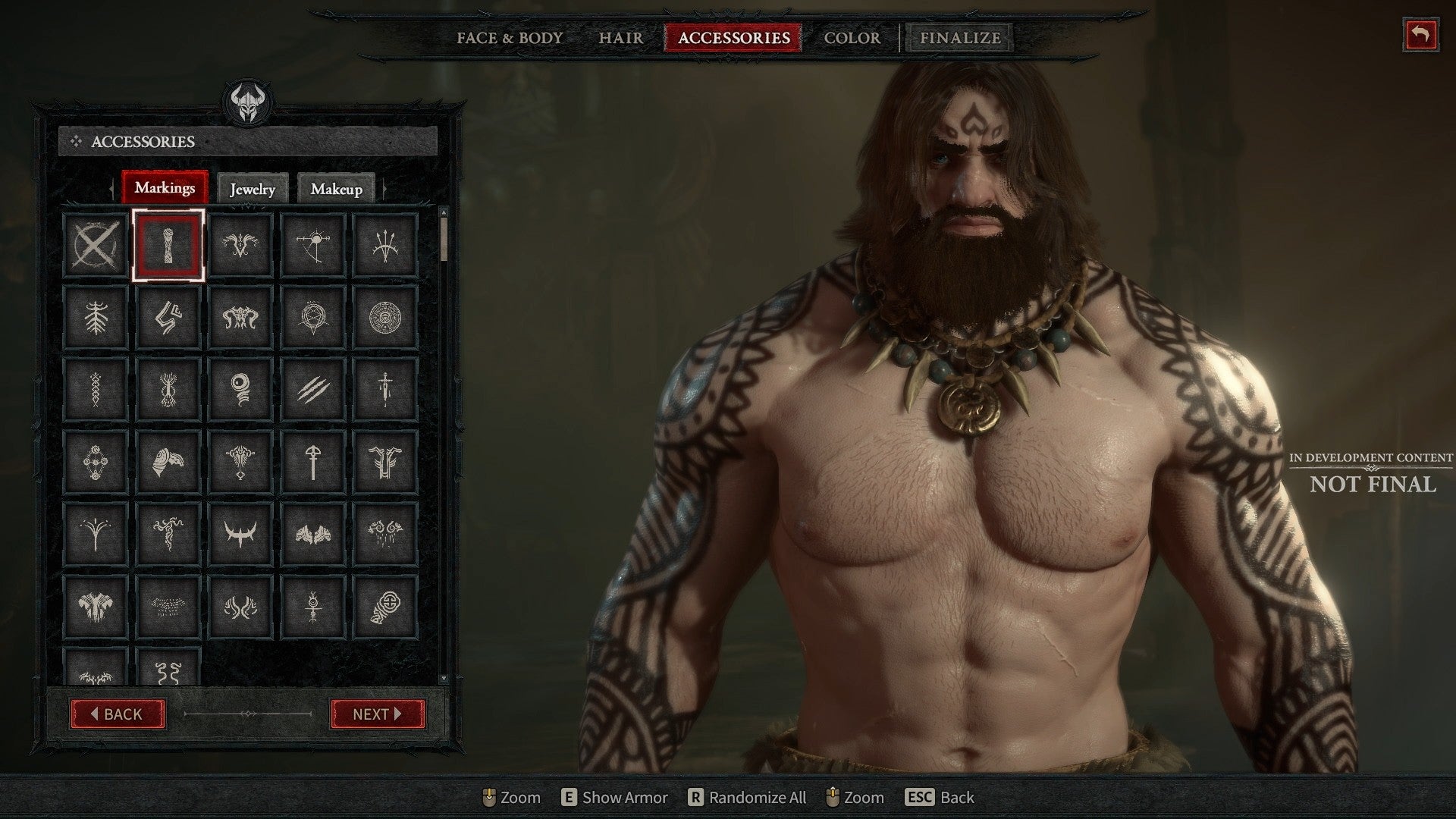Click the NEXT button

click(377, 714)
